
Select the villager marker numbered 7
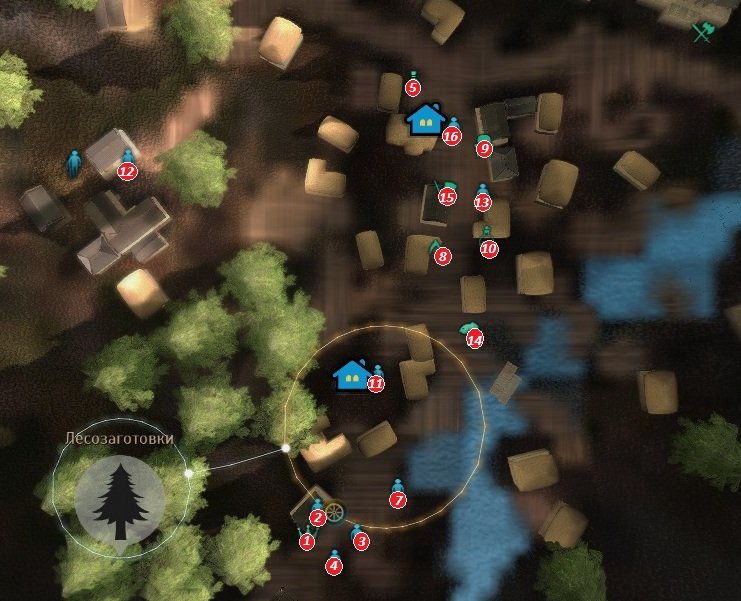(x=398, y=498)
